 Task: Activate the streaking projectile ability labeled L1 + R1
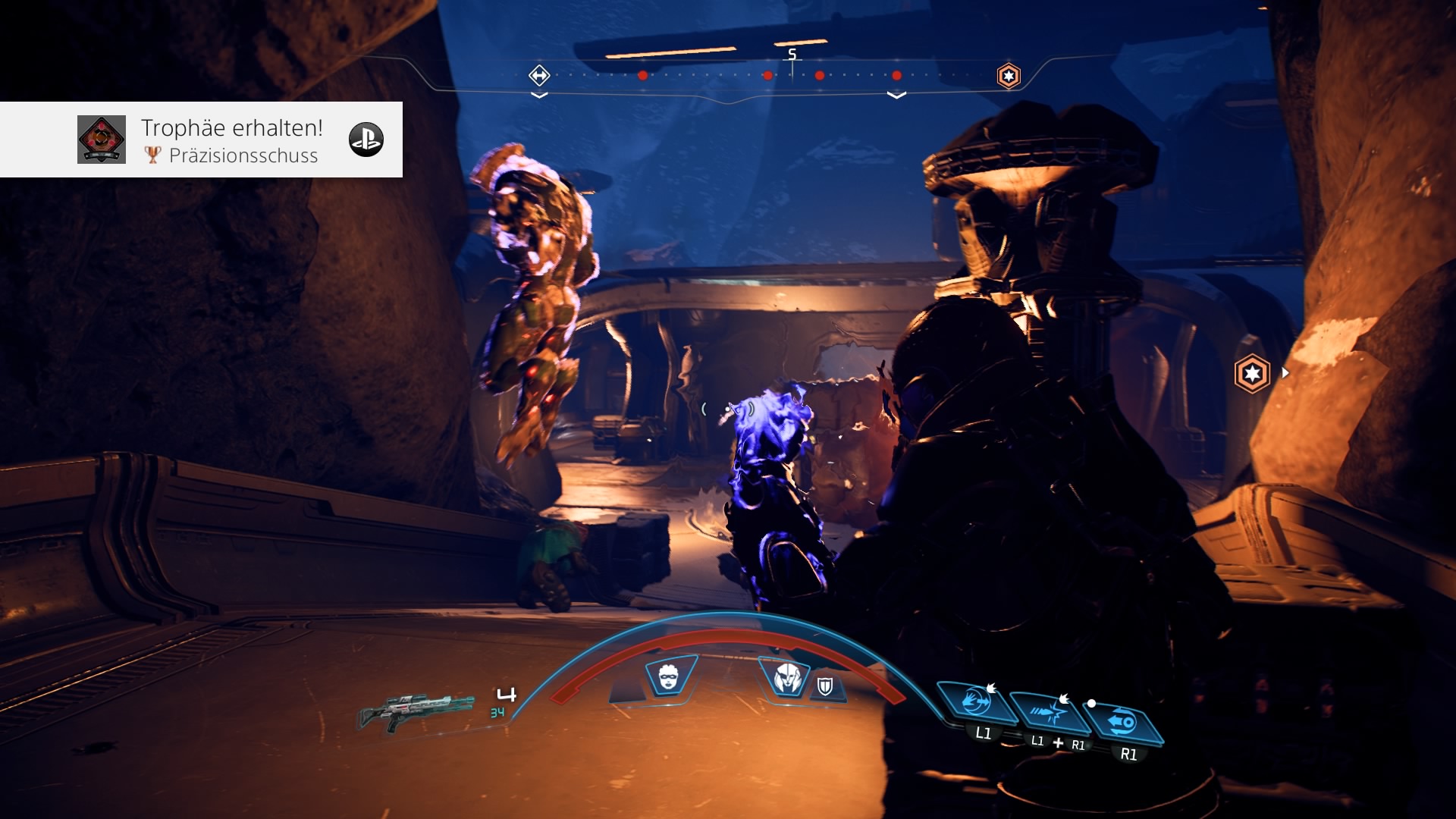point(1050,713)
